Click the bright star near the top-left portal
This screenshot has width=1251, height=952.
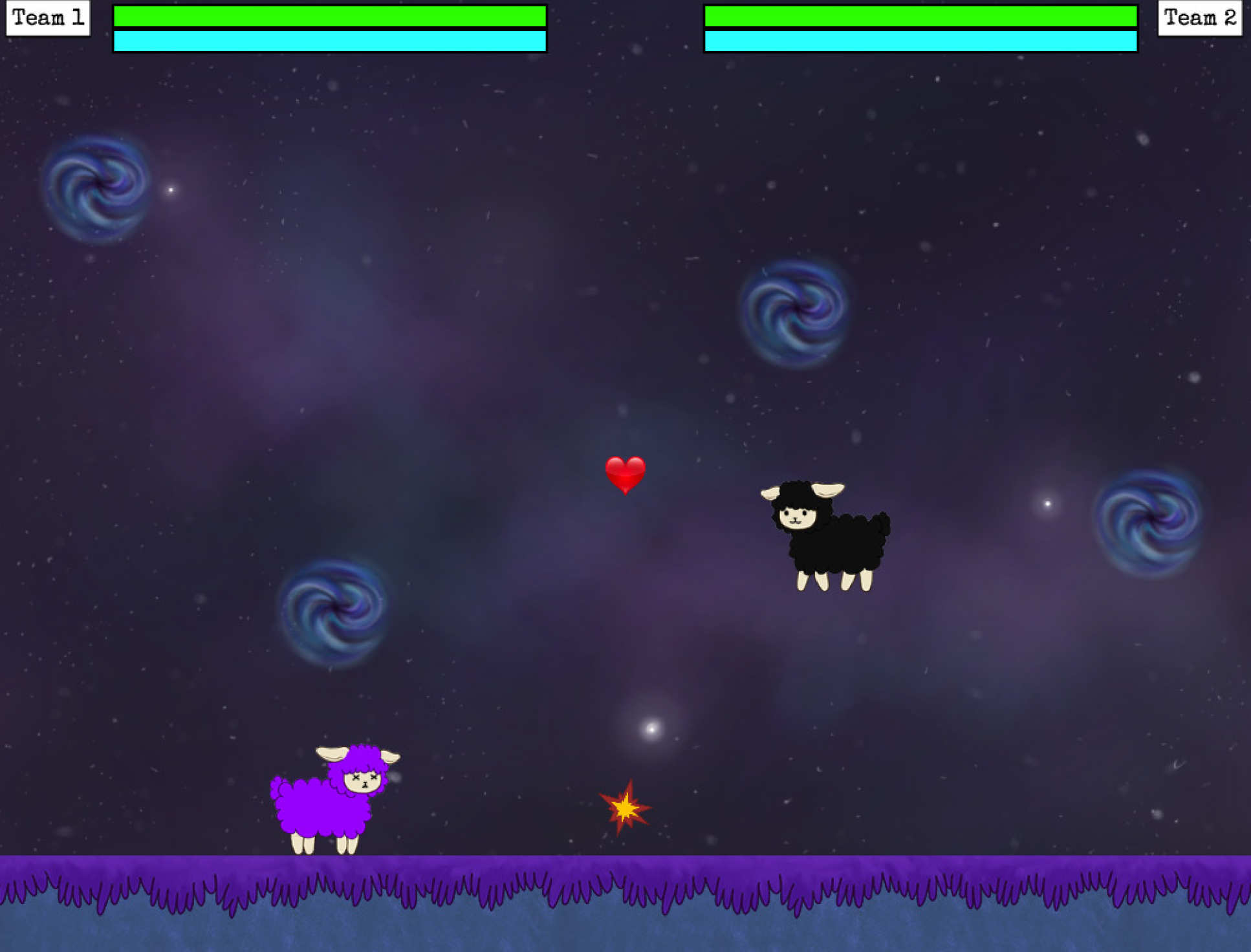coord(171,189)
